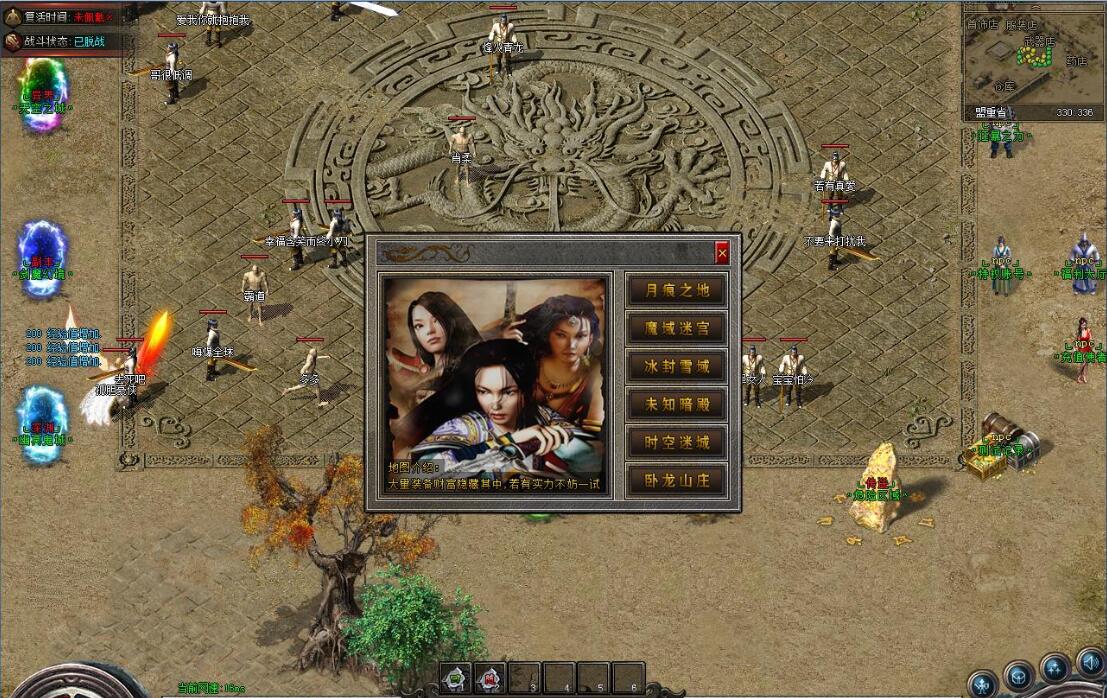The height and width of the screenshot is (698, 1107).
Task: Use the red potion in hotbar slot 2
Action: click(x=490, y=677)
